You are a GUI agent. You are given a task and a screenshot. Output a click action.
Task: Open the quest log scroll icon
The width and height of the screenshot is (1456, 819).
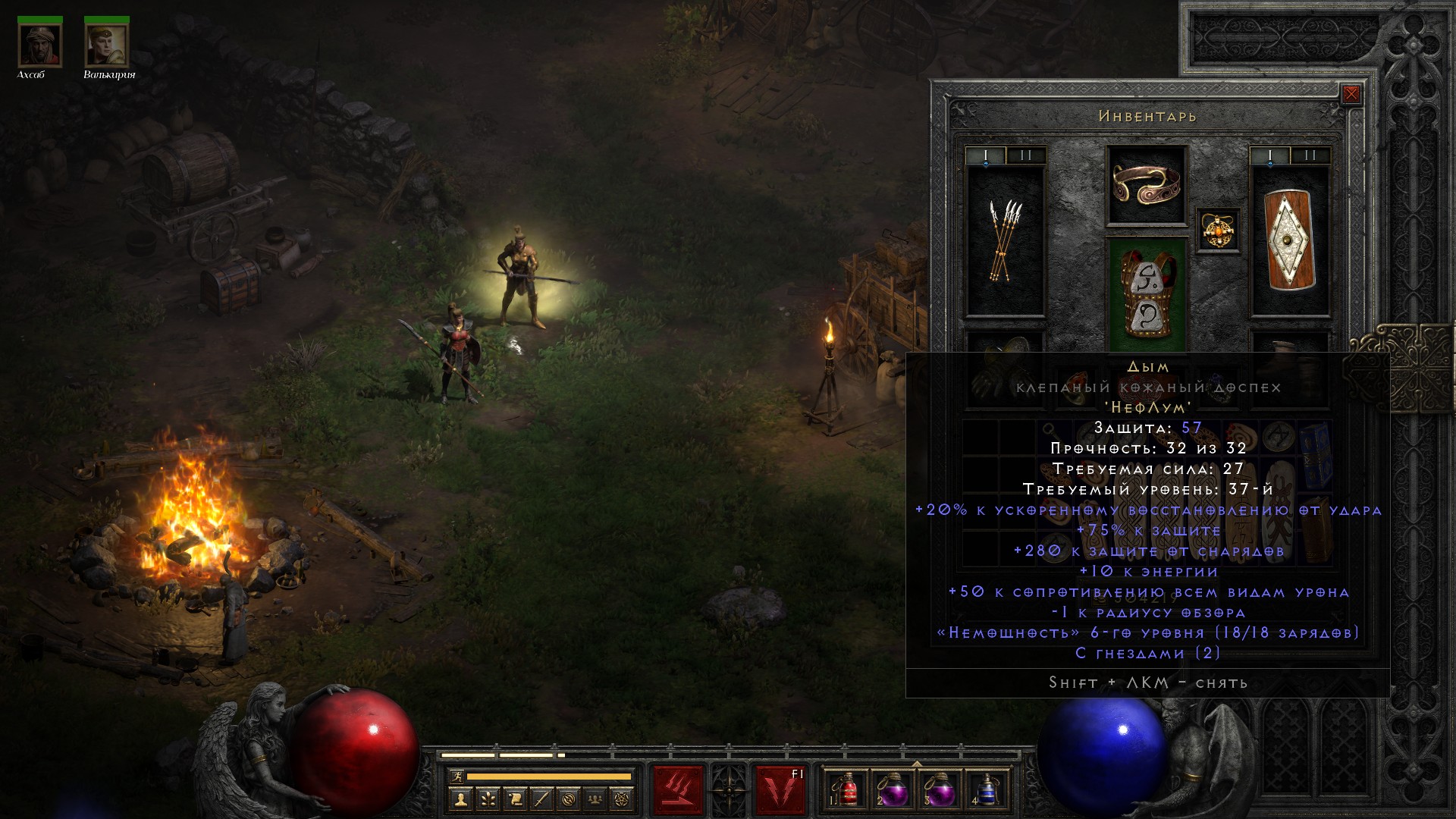point(515,799)
